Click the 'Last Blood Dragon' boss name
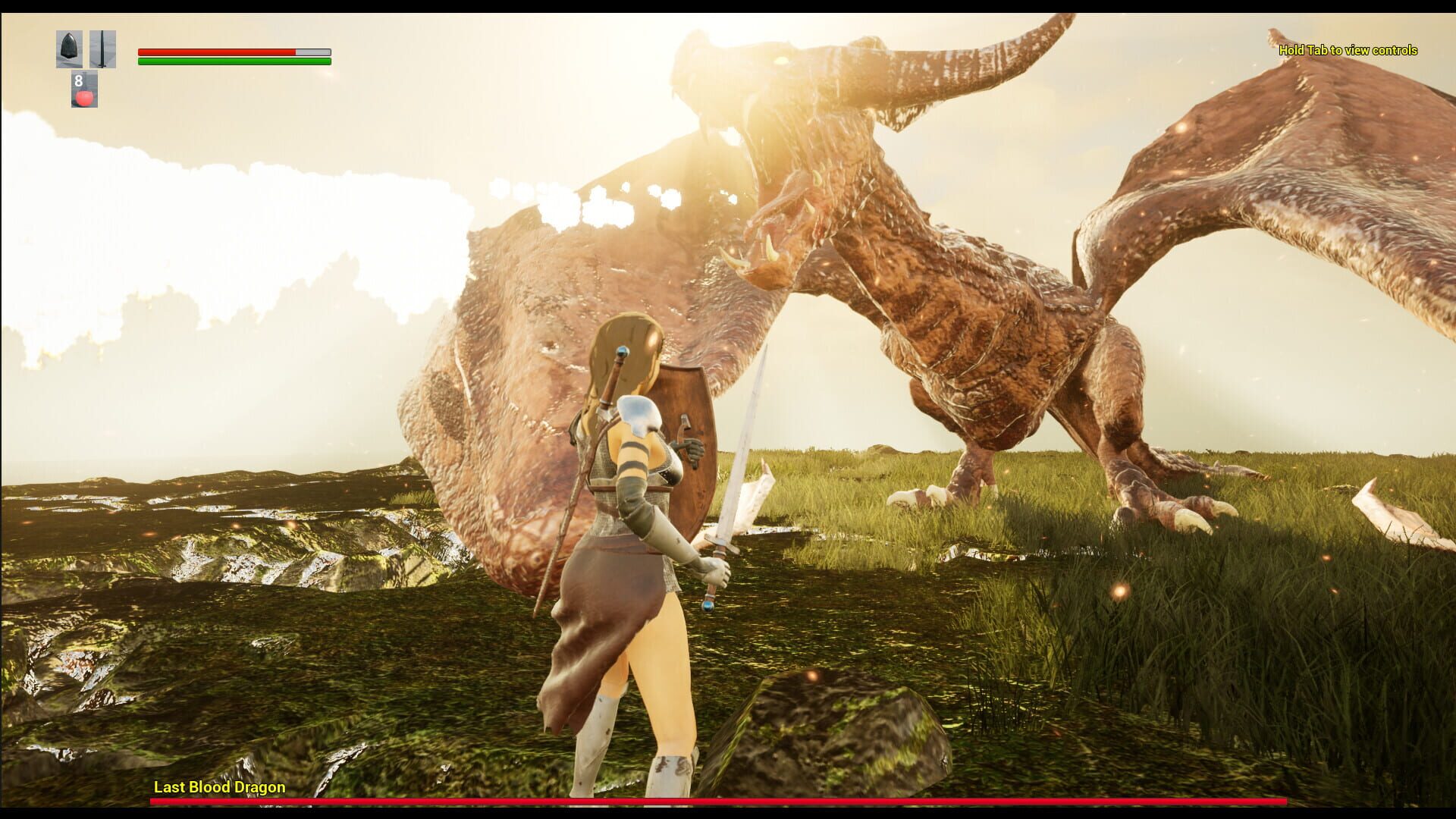This screenshot has height=819, width=1456. (x=218, y=787)
